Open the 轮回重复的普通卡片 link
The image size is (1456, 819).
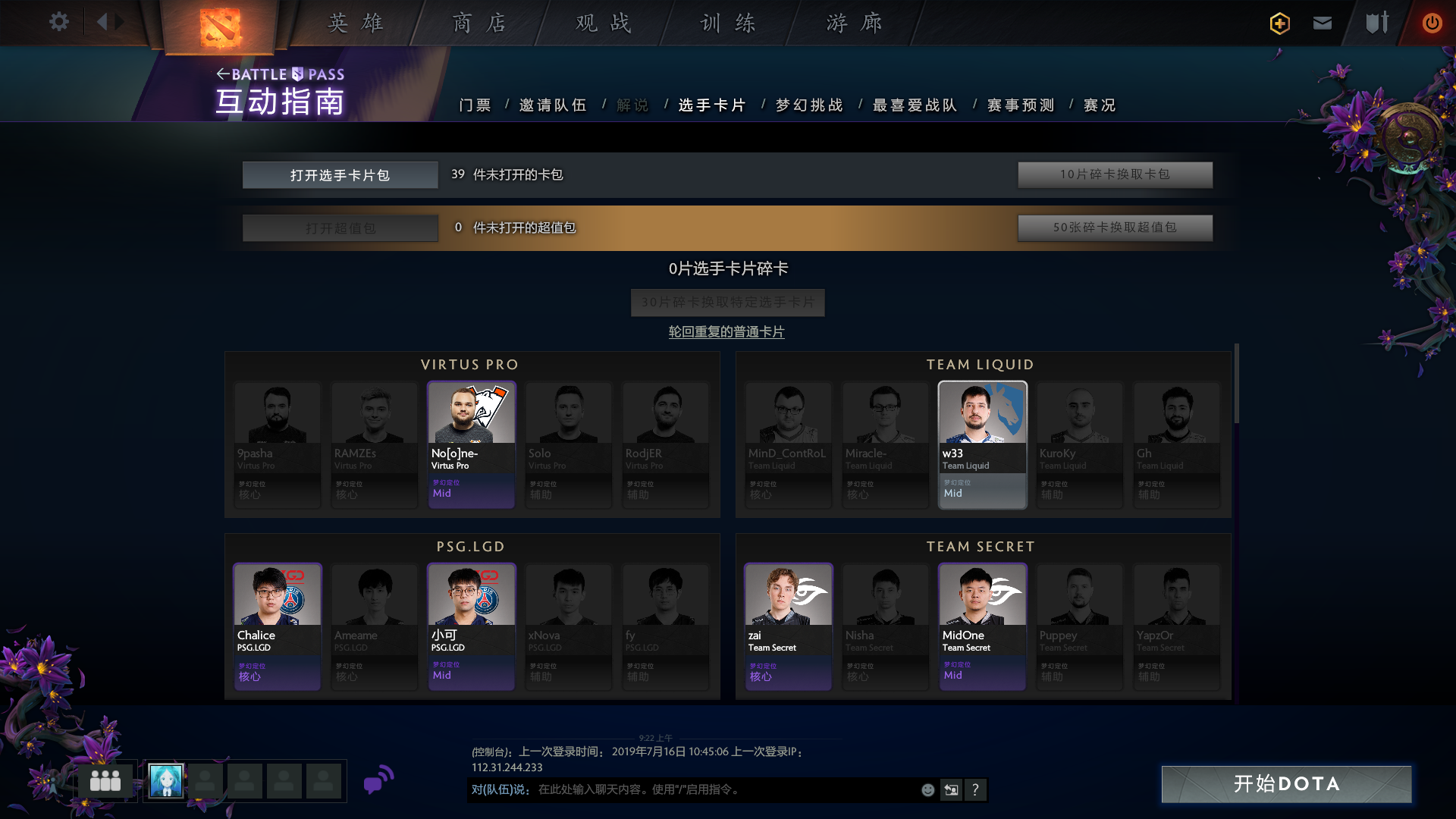point(726,331)
